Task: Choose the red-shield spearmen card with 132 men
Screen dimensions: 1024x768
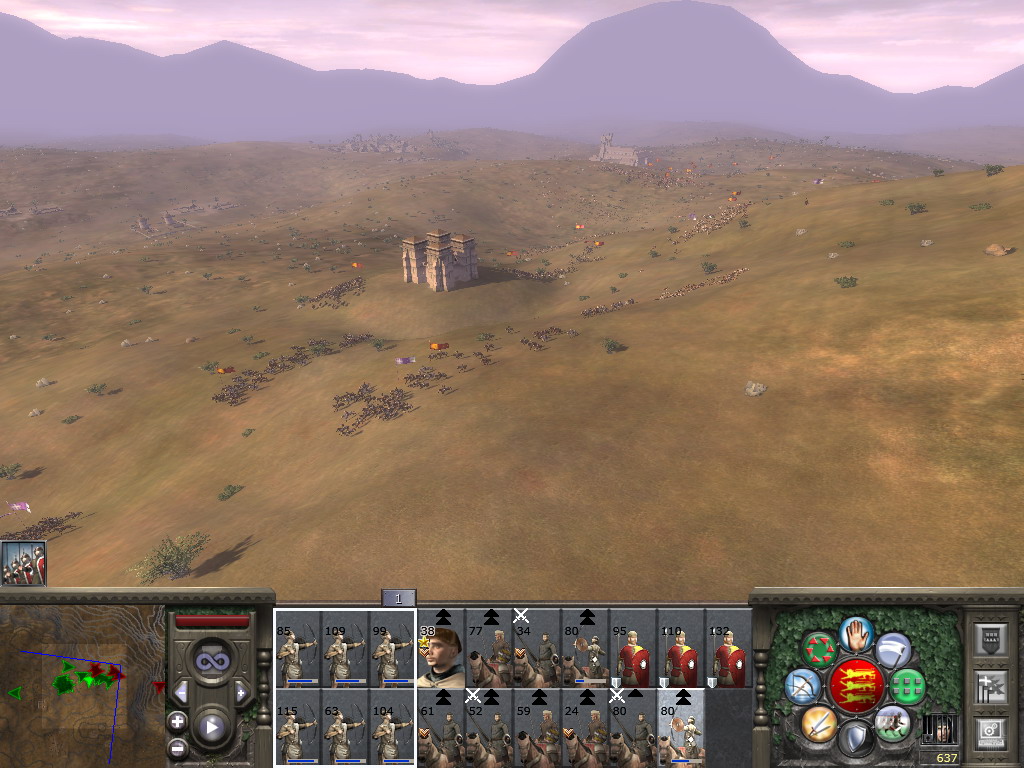Action: tap(729, 652)
